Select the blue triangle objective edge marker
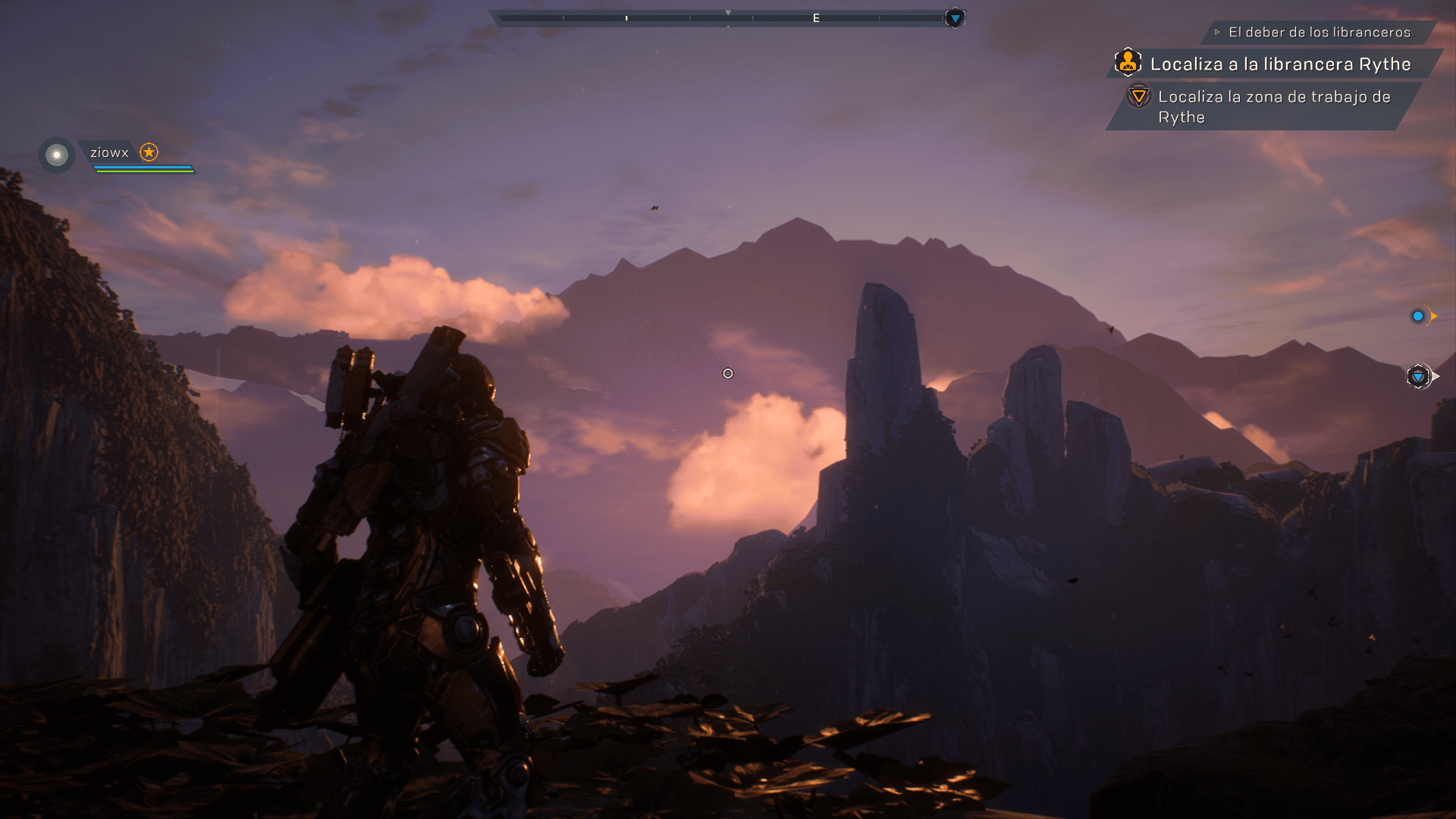1456x819 pixels. (x=1418, y=377)
